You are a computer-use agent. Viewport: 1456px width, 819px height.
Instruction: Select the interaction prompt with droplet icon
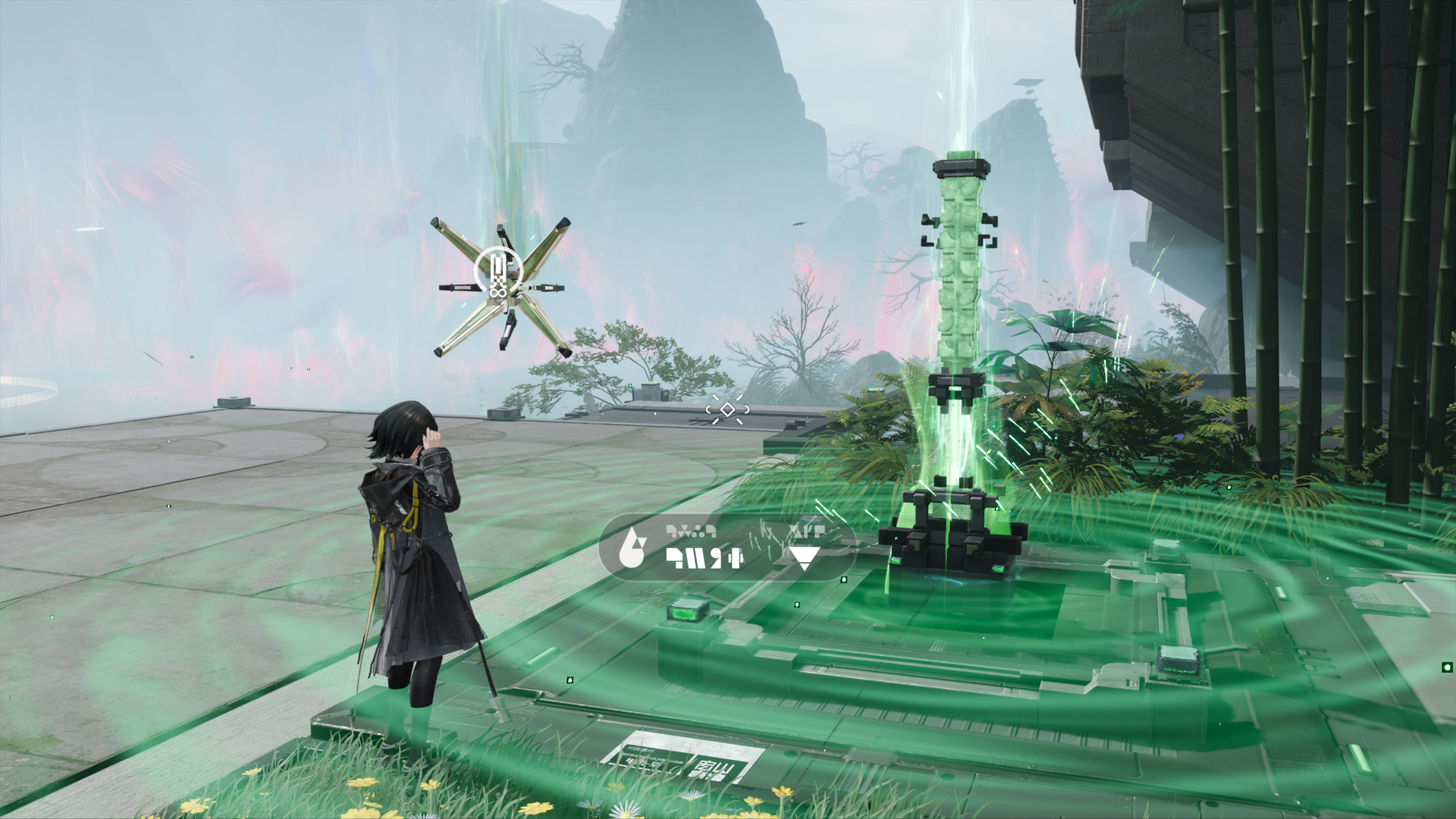tap(726, 548)
